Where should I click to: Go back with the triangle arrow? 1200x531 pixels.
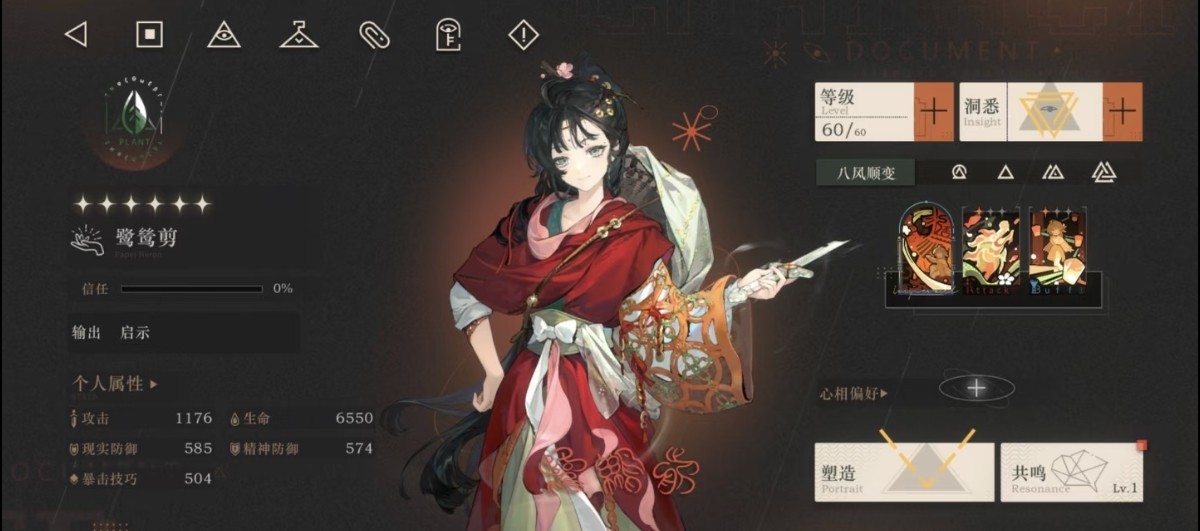point(76,35)
